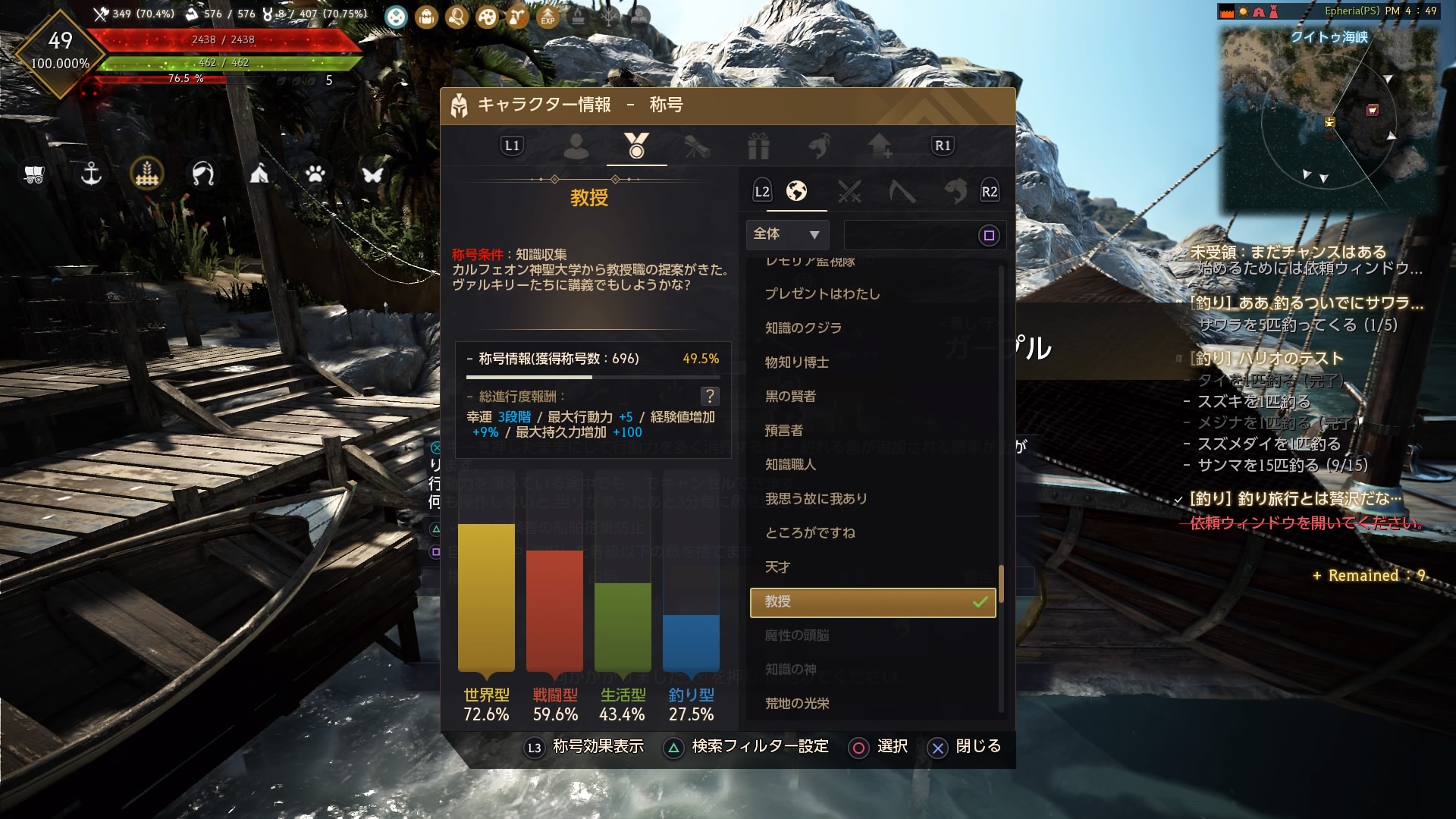
Task: Open the scroll tab in character info
Action: 697,146
